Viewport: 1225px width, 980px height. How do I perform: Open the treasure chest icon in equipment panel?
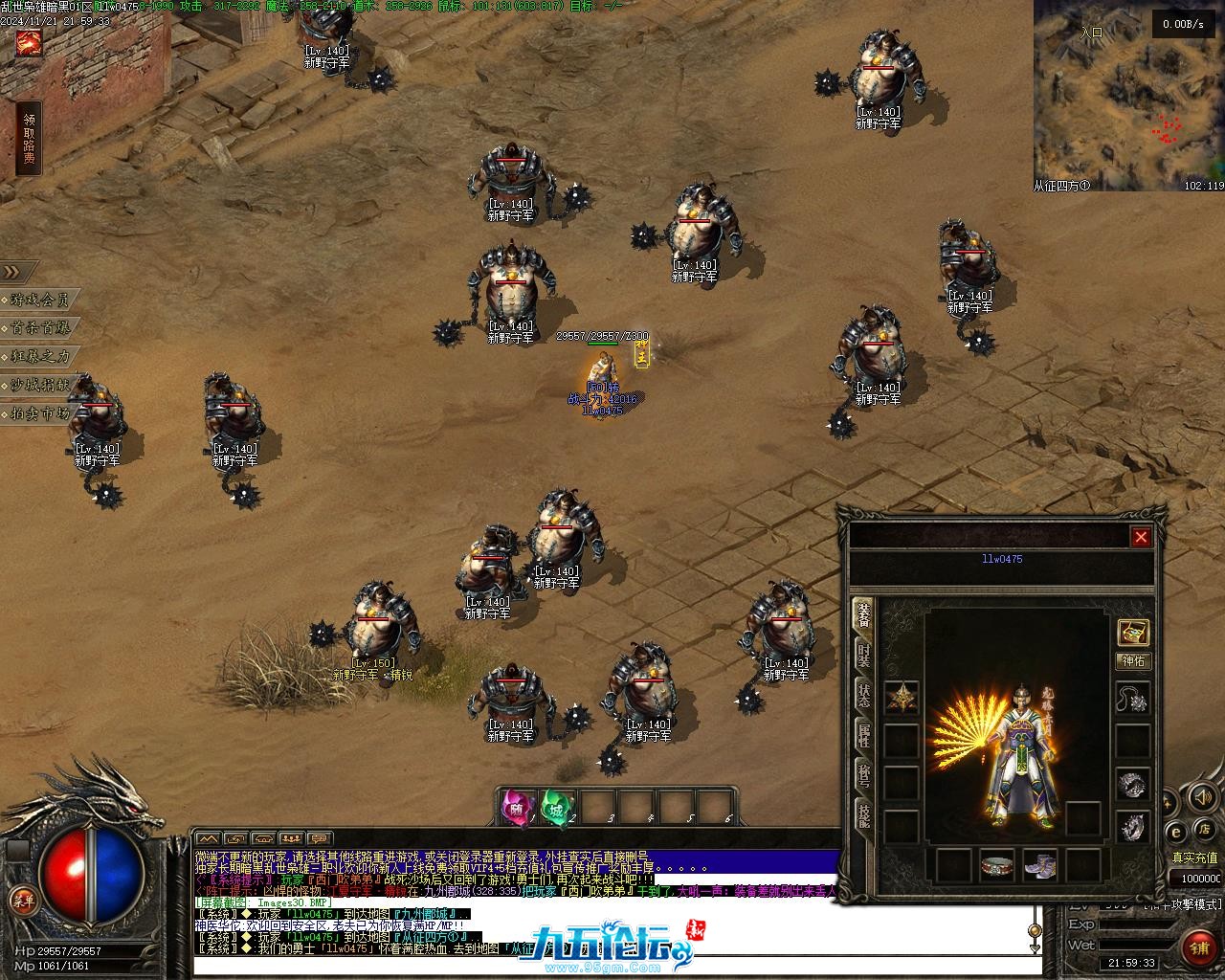[x=1133, y=633]
